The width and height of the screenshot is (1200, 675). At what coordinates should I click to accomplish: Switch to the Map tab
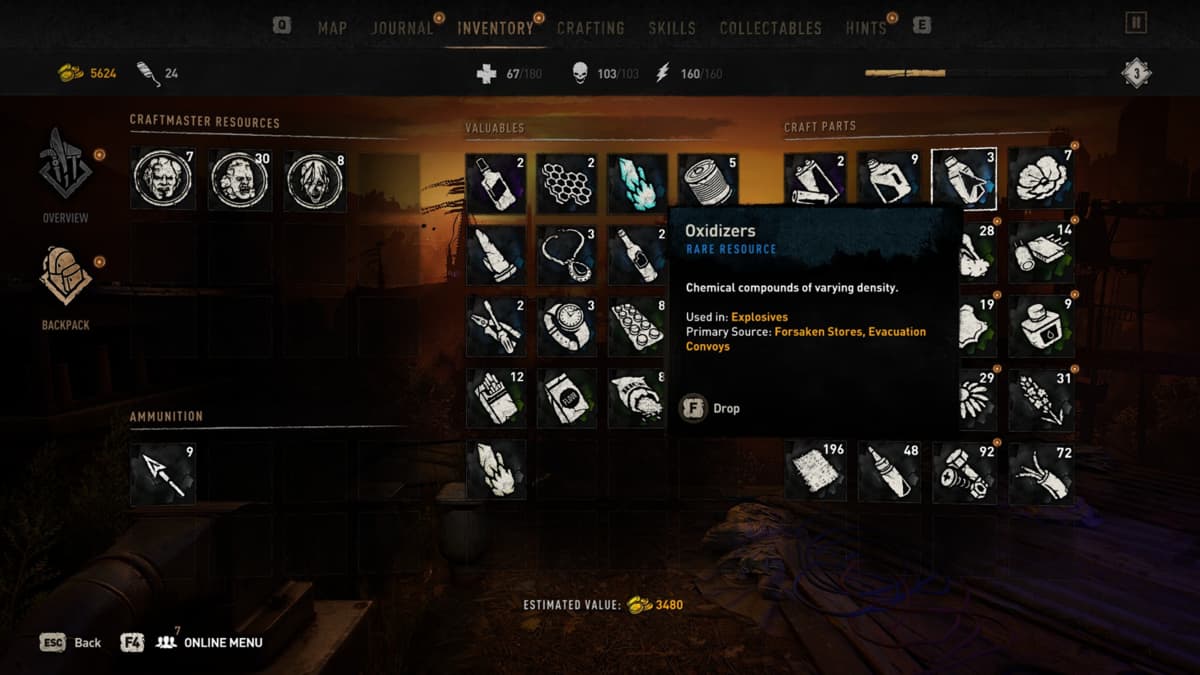click(x=332, y=28)
